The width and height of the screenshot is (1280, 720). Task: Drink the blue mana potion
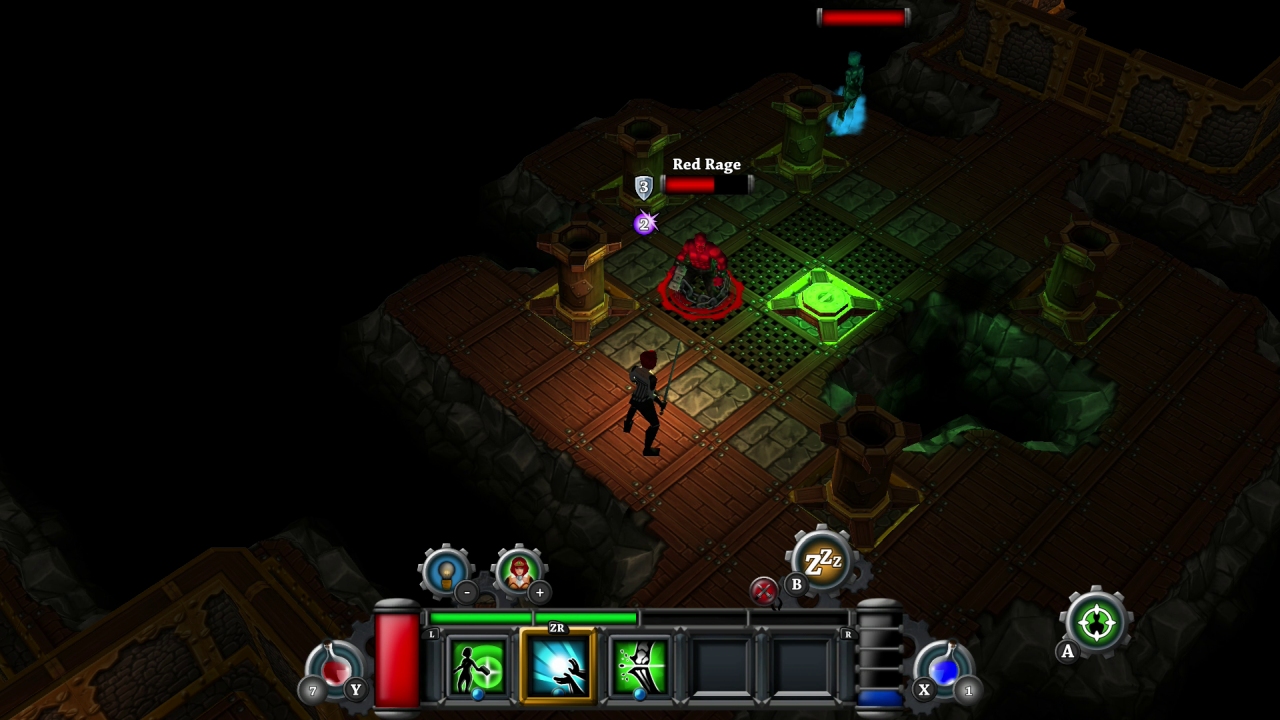coord(944,668)
